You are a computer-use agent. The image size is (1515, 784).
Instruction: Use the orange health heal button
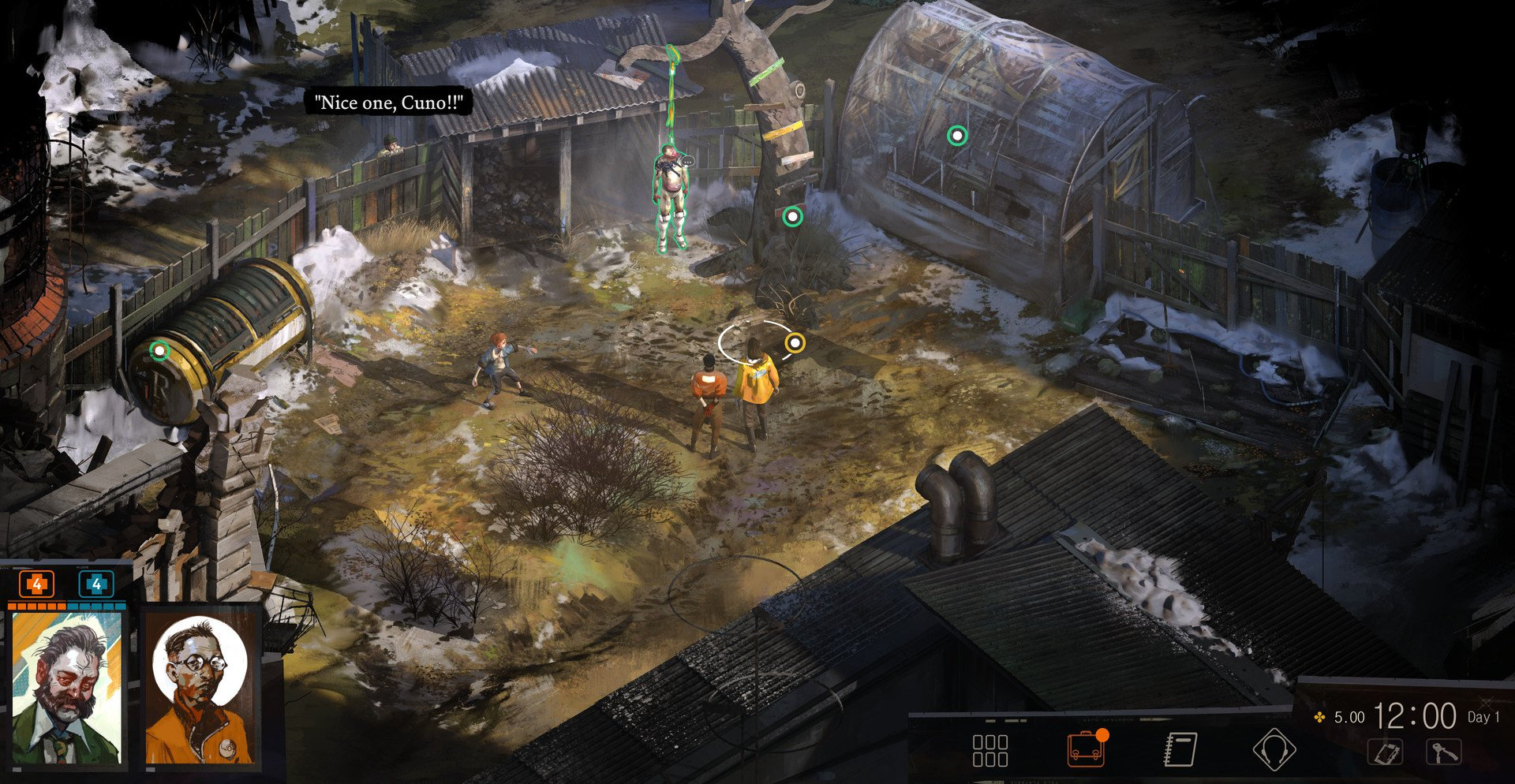click(x=36, y=584)
